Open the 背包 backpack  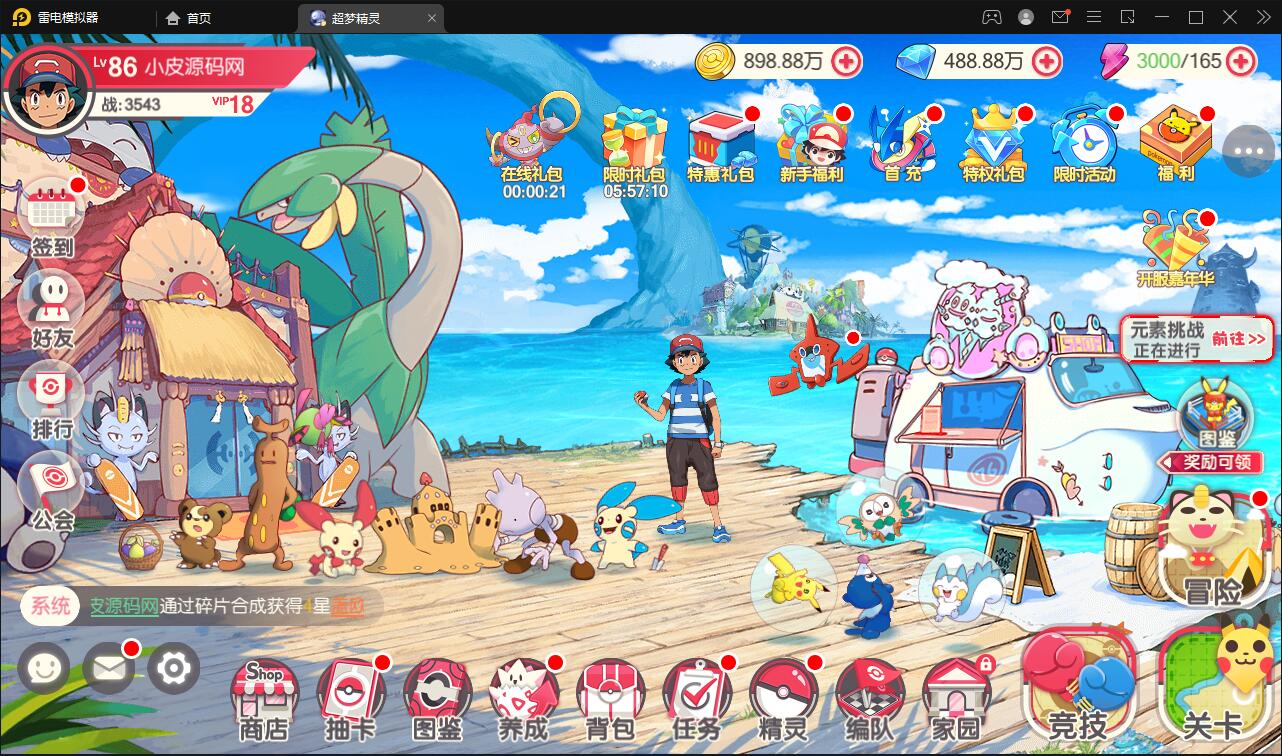pyautogui.click(x=611, y=695)
